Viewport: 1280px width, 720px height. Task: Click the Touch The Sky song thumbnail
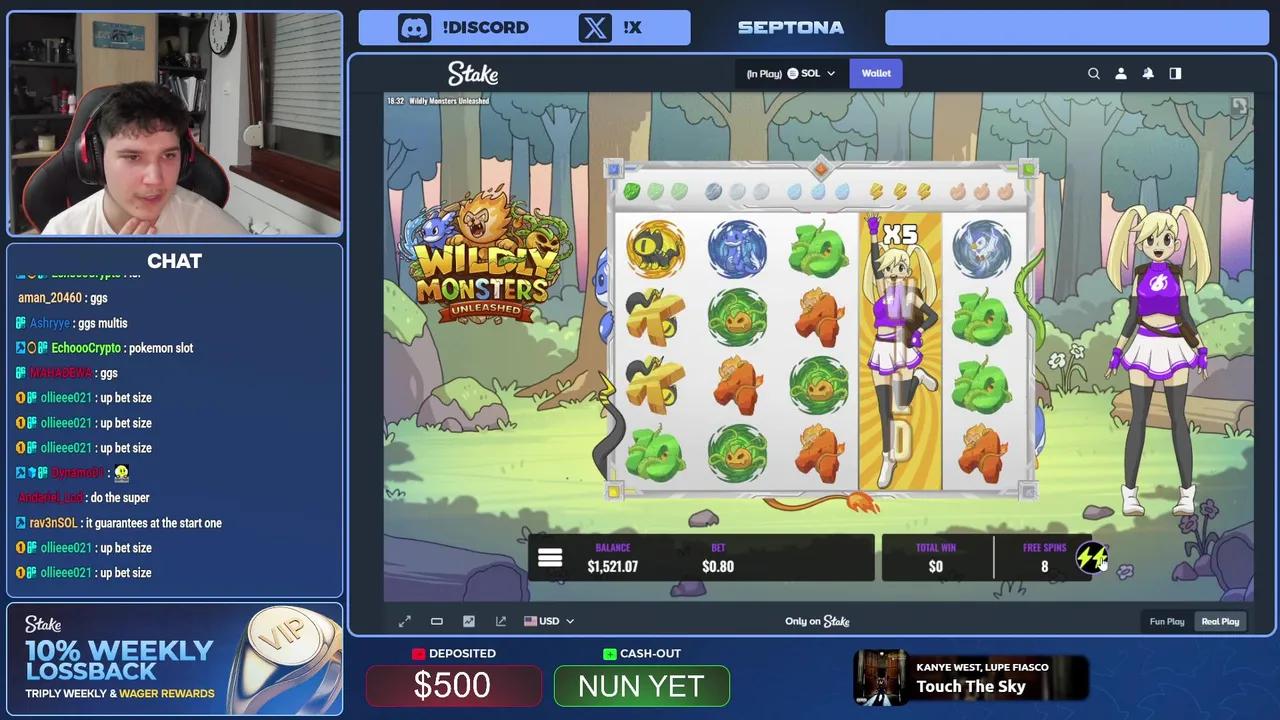click(x=882, y=677)
